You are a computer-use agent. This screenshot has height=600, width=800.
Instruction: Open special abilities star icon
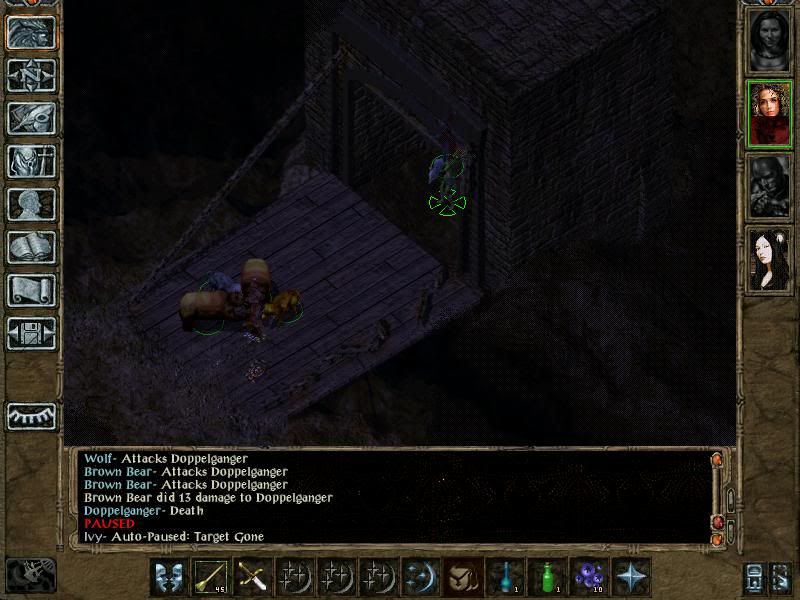(631, 577)
